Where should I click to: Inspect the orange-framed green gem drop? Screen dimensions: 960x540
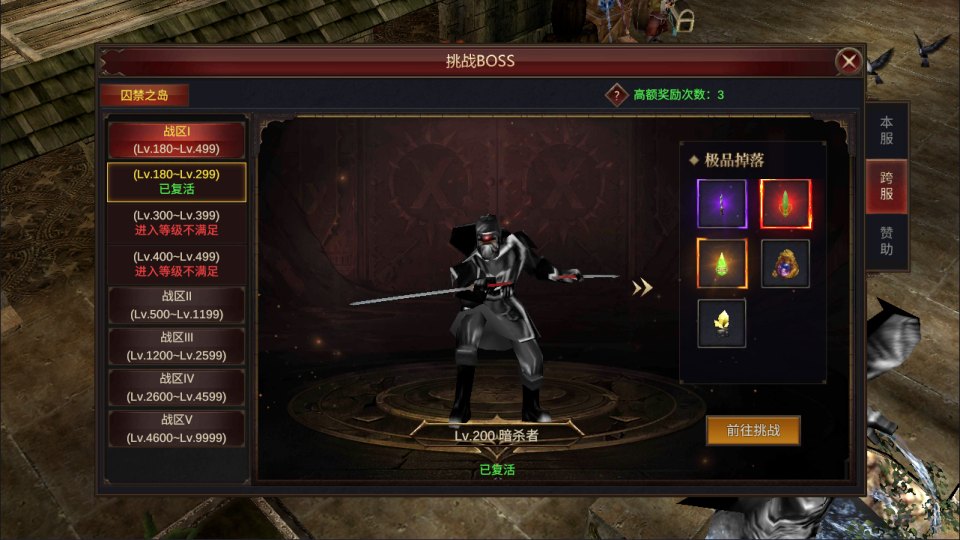(x=722, y=264)
